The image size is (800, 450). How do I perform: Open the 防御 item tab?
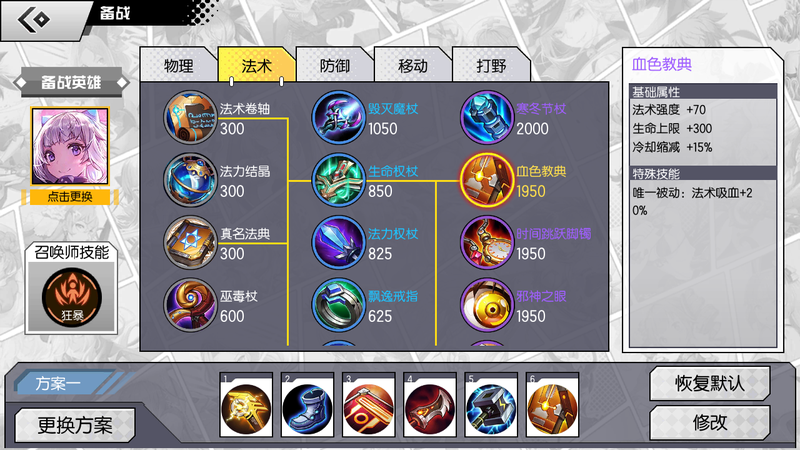pos(334,66)
